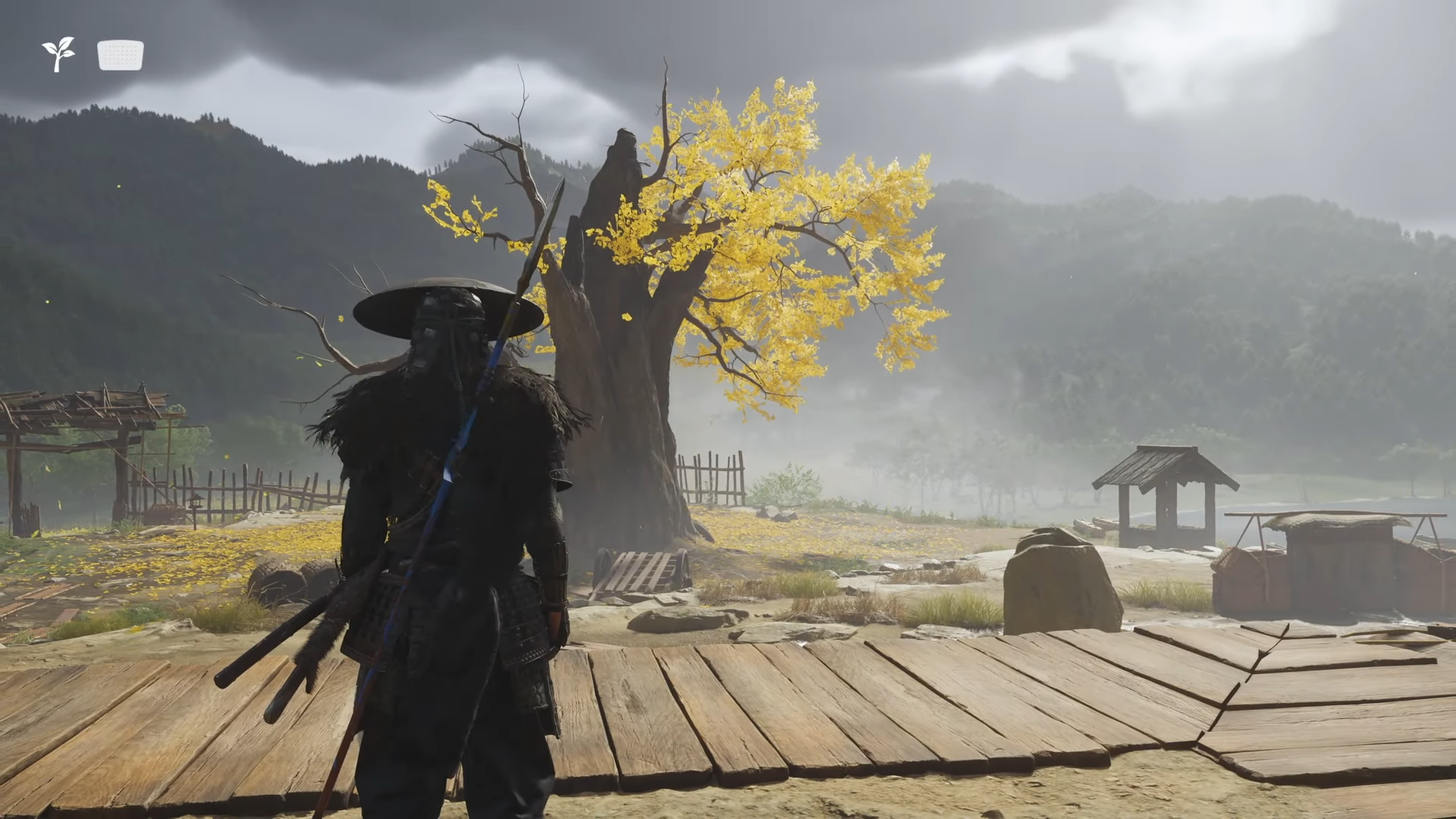Click the sapling growth HUD icon

click(x=58, y=55)
